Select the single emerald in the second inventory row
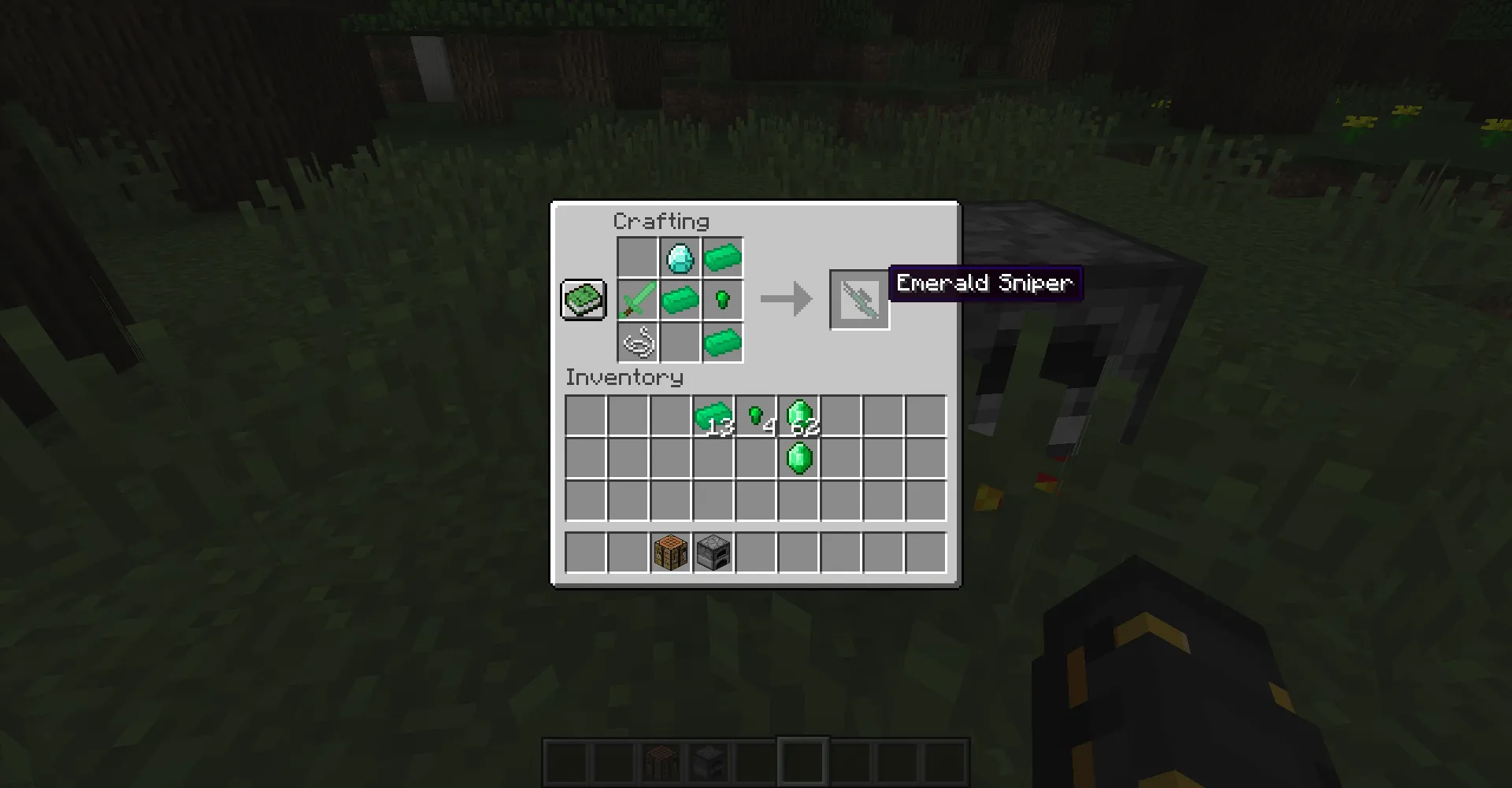The width and height of the screenshot is (1512, 788). (x=799, y=457)
